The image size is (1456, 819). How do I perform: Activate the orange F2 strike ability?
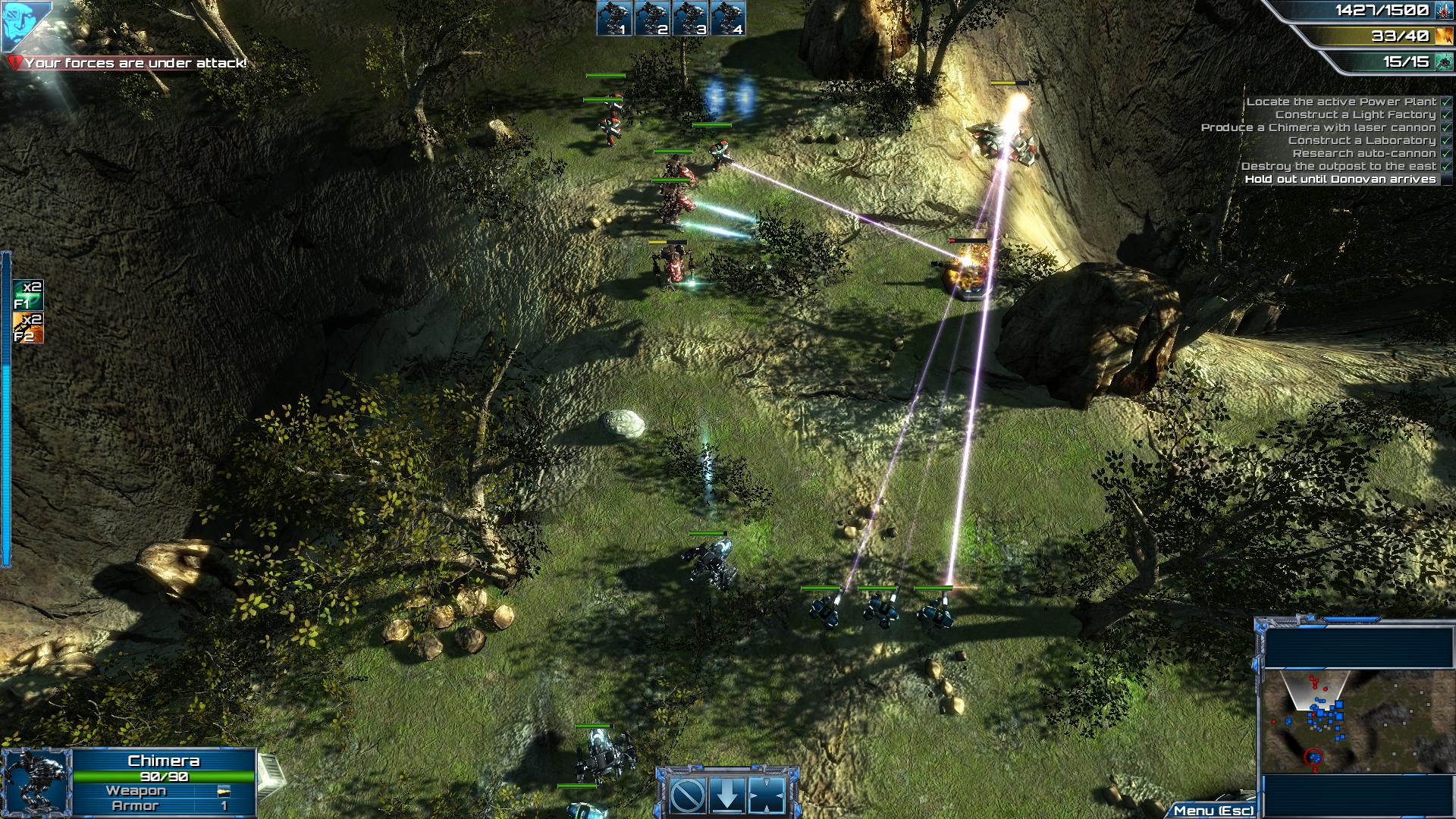coord(28,328)
